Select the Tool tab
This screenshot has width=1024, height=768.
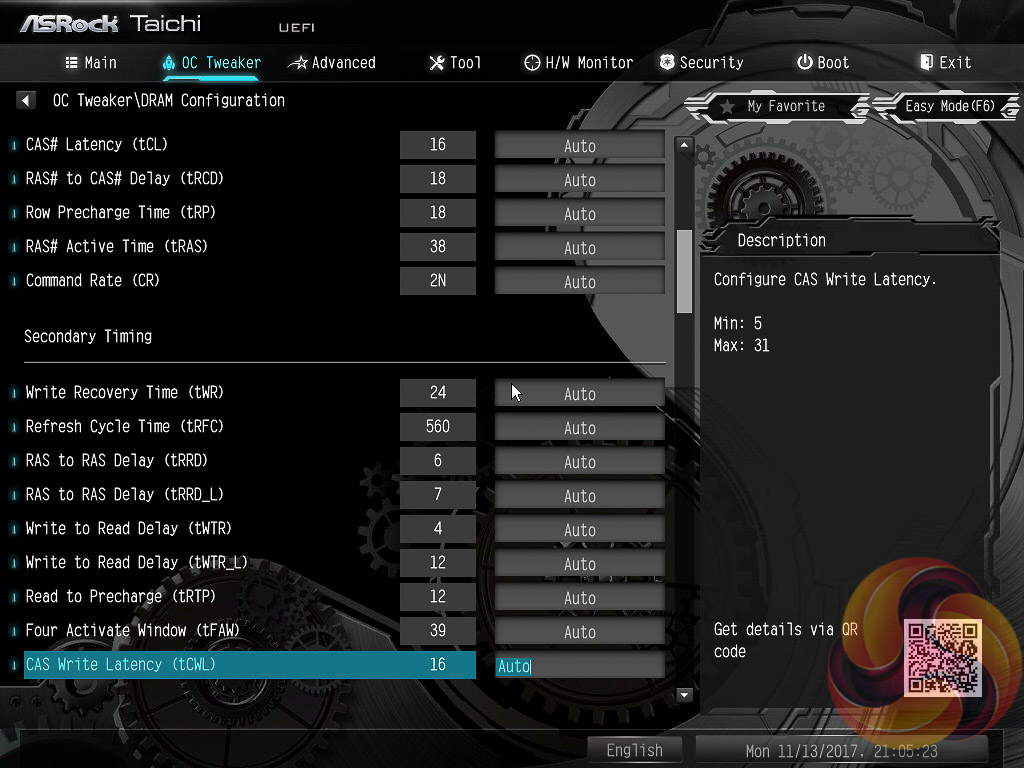(455, 62)
